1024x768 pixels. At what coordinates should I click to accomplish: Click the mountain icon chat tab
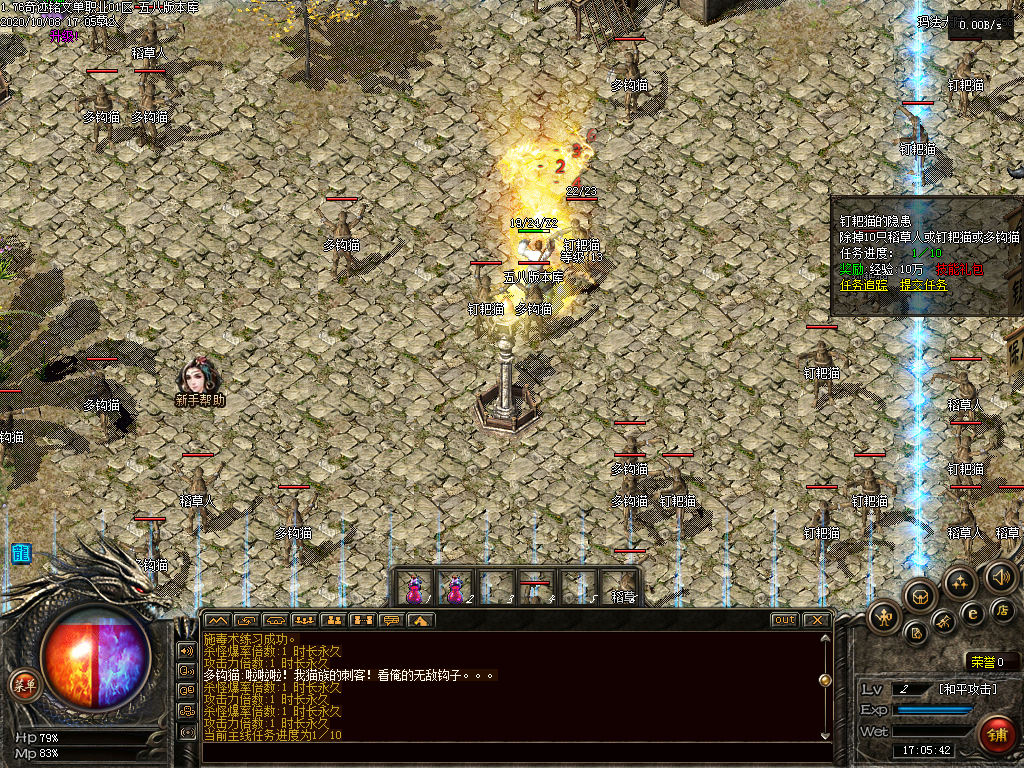[x=217, y=620]
